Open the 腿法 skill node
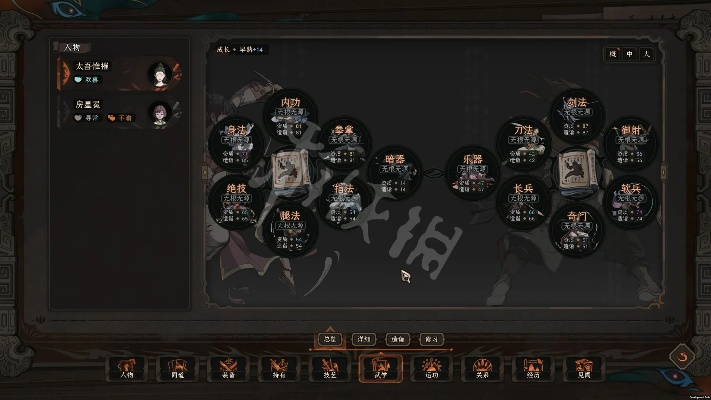This screenshot has height=400, width=711. point(291,225)
